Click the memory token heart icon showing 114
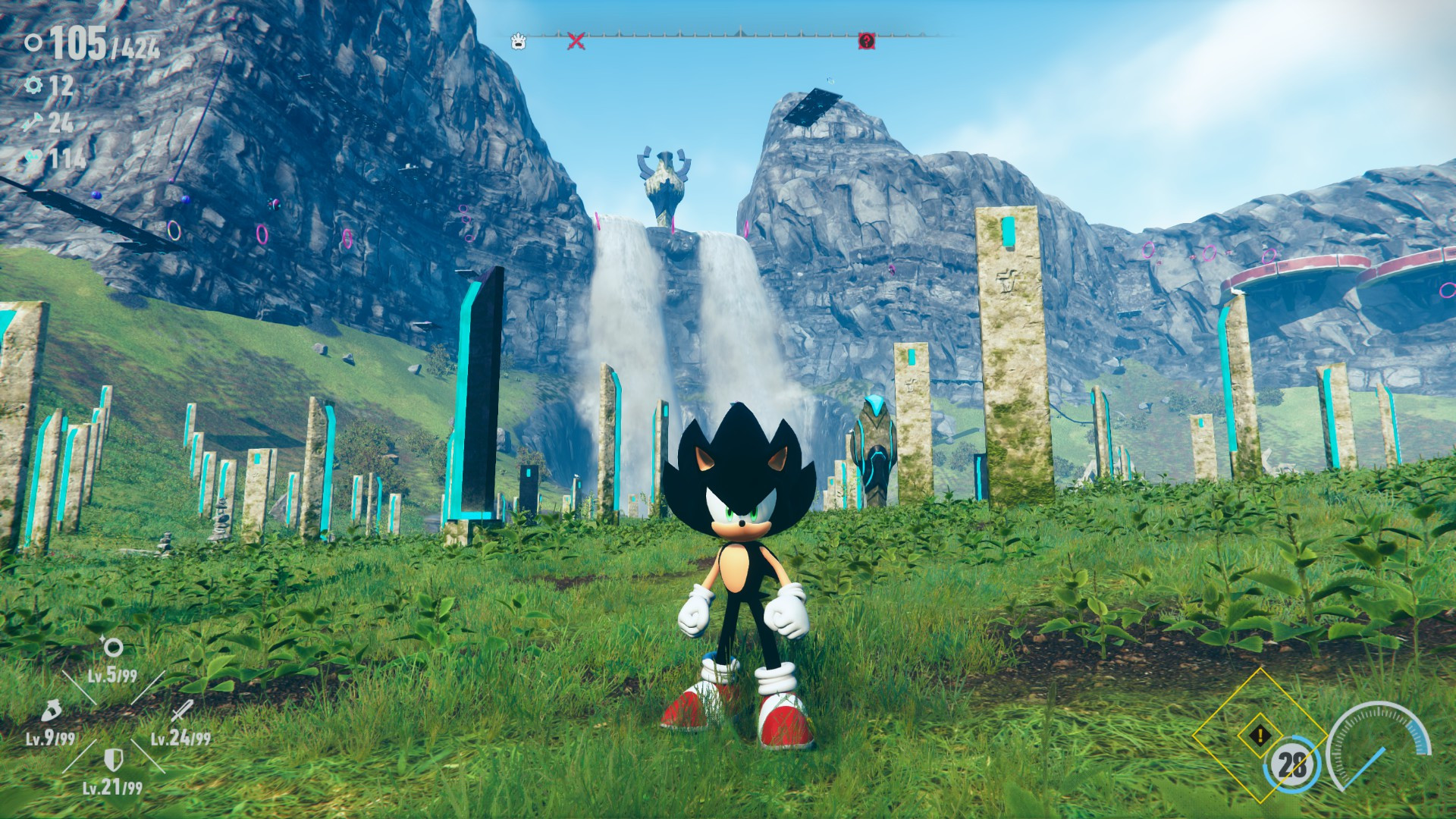Screen dimensions: 1456x819 point(32,156)
